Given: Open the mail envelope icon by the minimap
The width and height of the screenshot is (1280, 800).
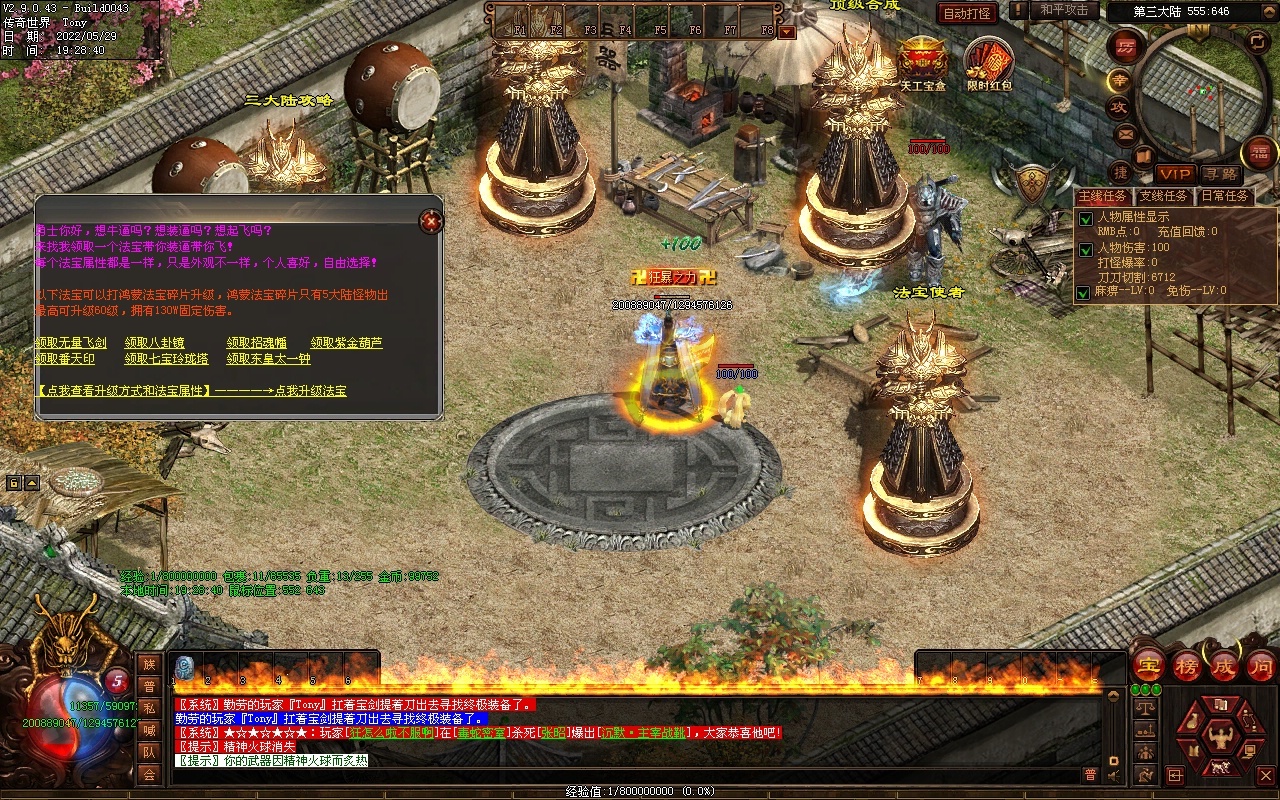Looking at the screenshot, I should 1125,133.
